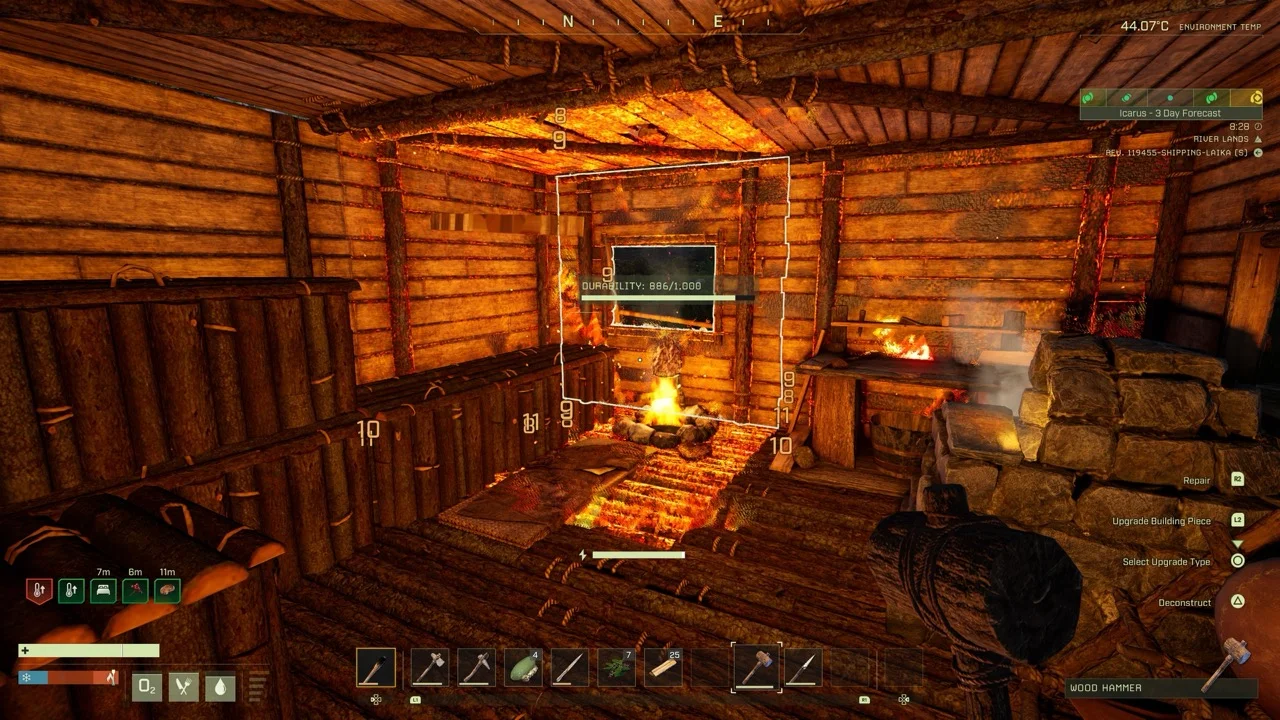Select the green item stack of 4
1280x720 pixels.
tap(523, 667)
